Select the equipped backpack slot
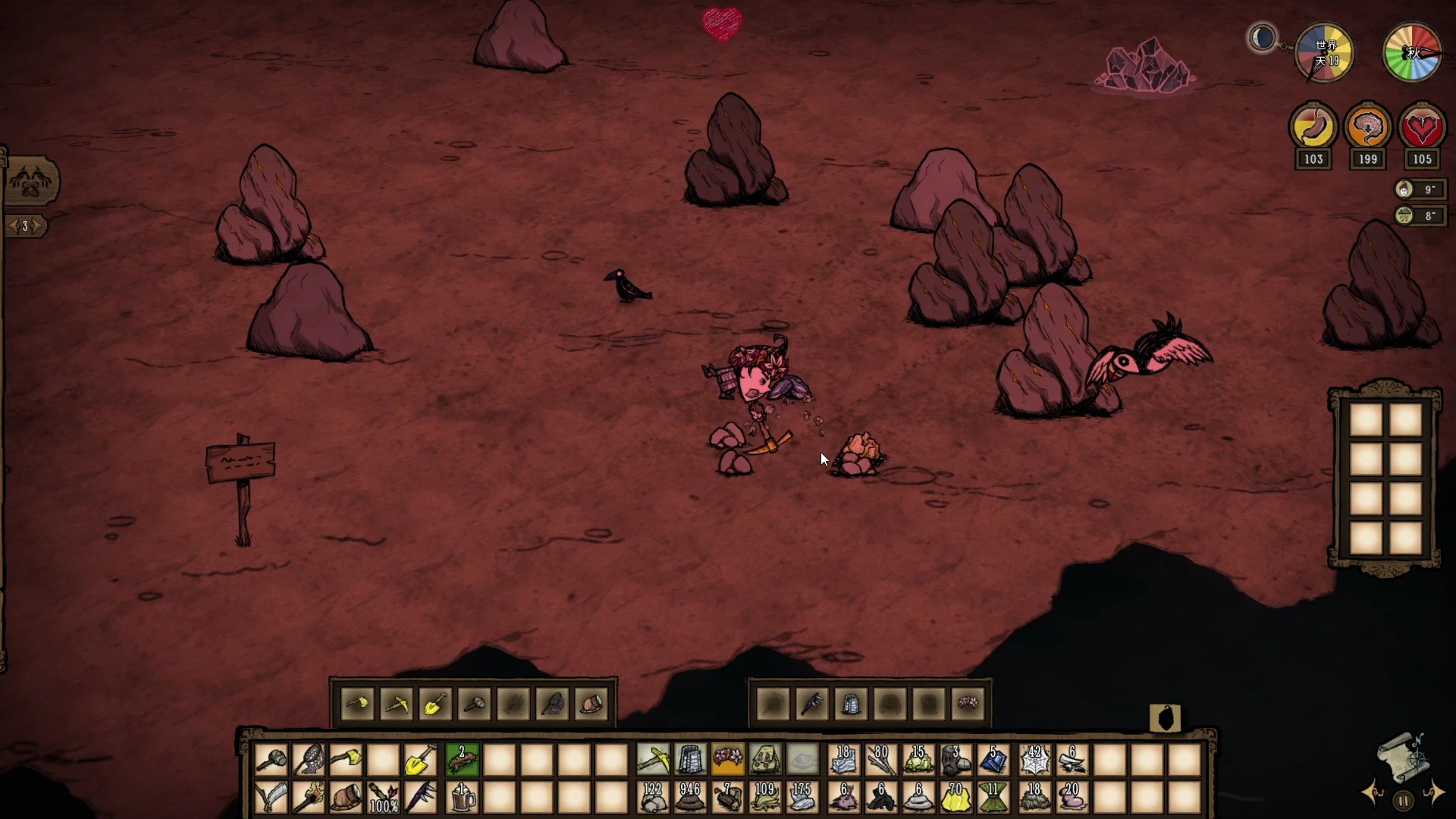The height and width of the screenshot is (819, 1456). (x=765, y=759)
